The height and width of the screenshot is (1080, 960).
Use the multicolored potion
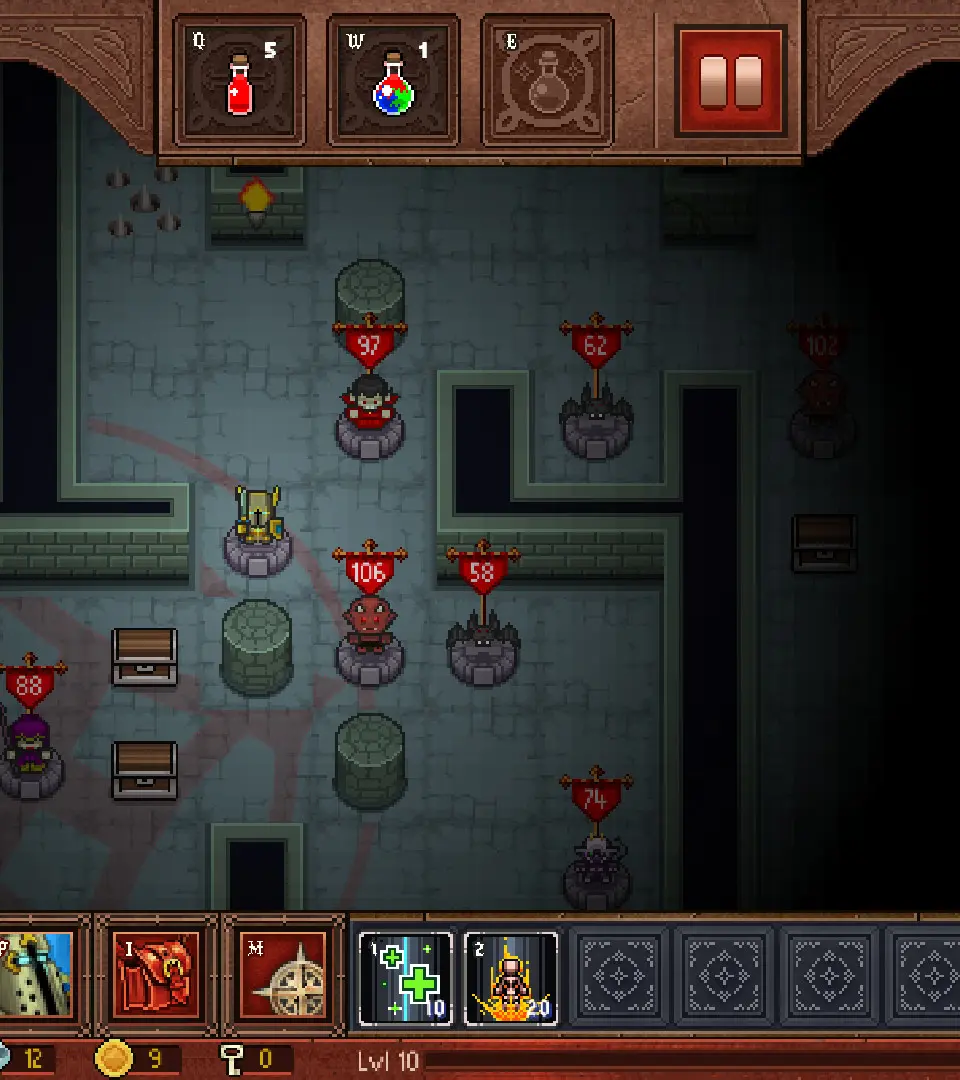click(393, 80)
